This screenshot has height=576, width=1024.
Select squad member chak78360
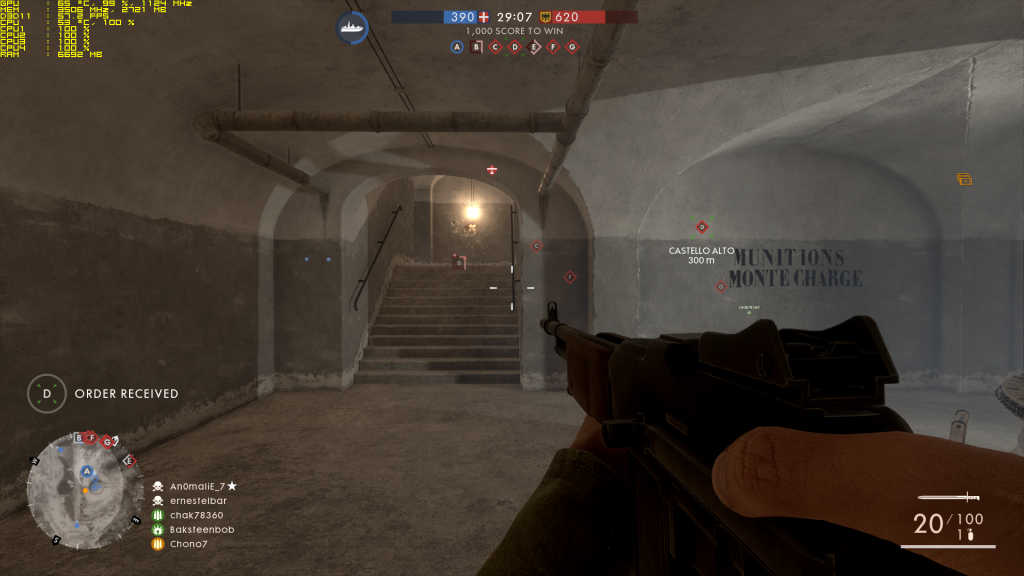click(x=189, y=515)
